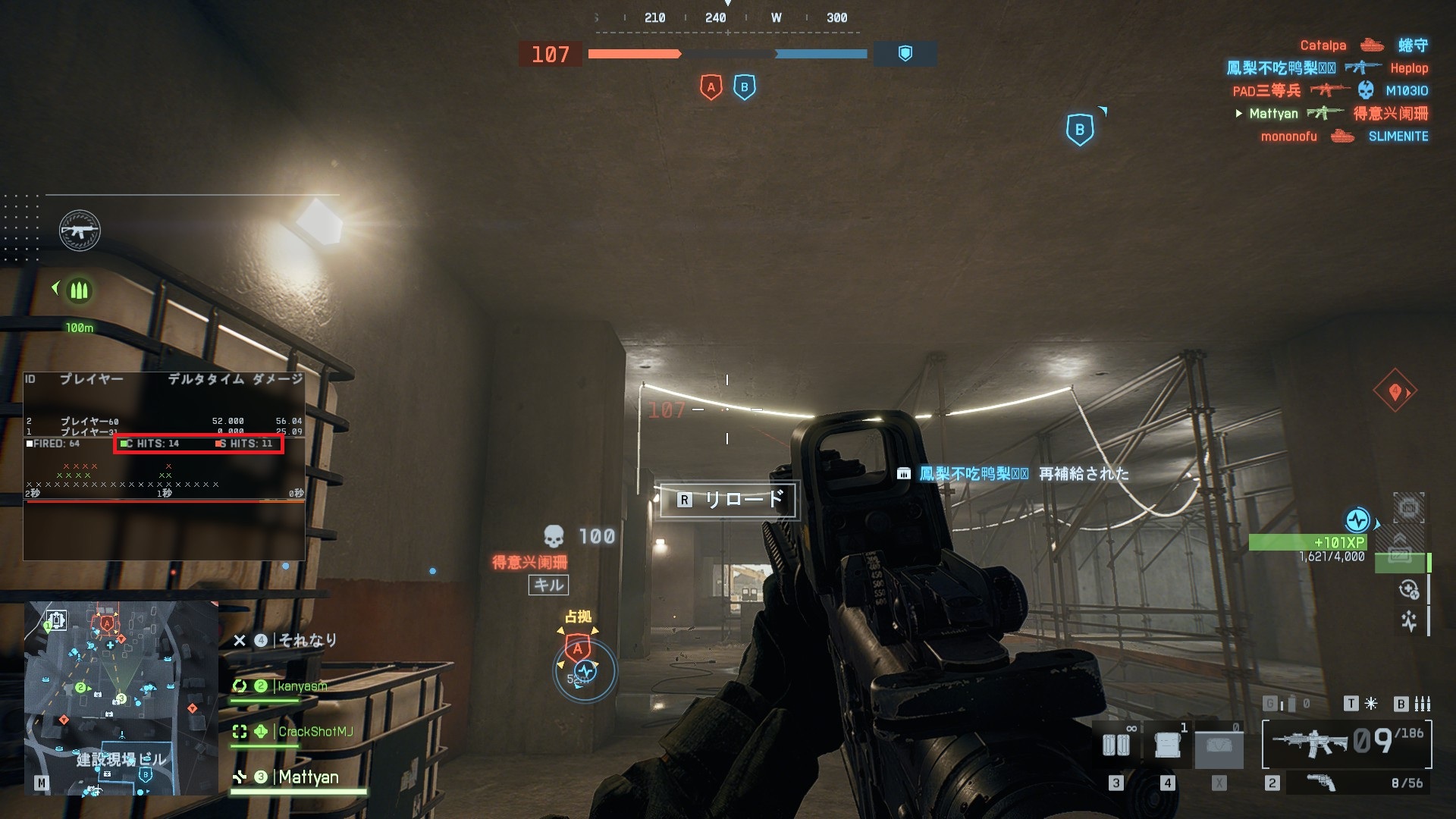Select squad member CrackShotMJ
Screen dimensions: 1456x819
coord(315,732)
